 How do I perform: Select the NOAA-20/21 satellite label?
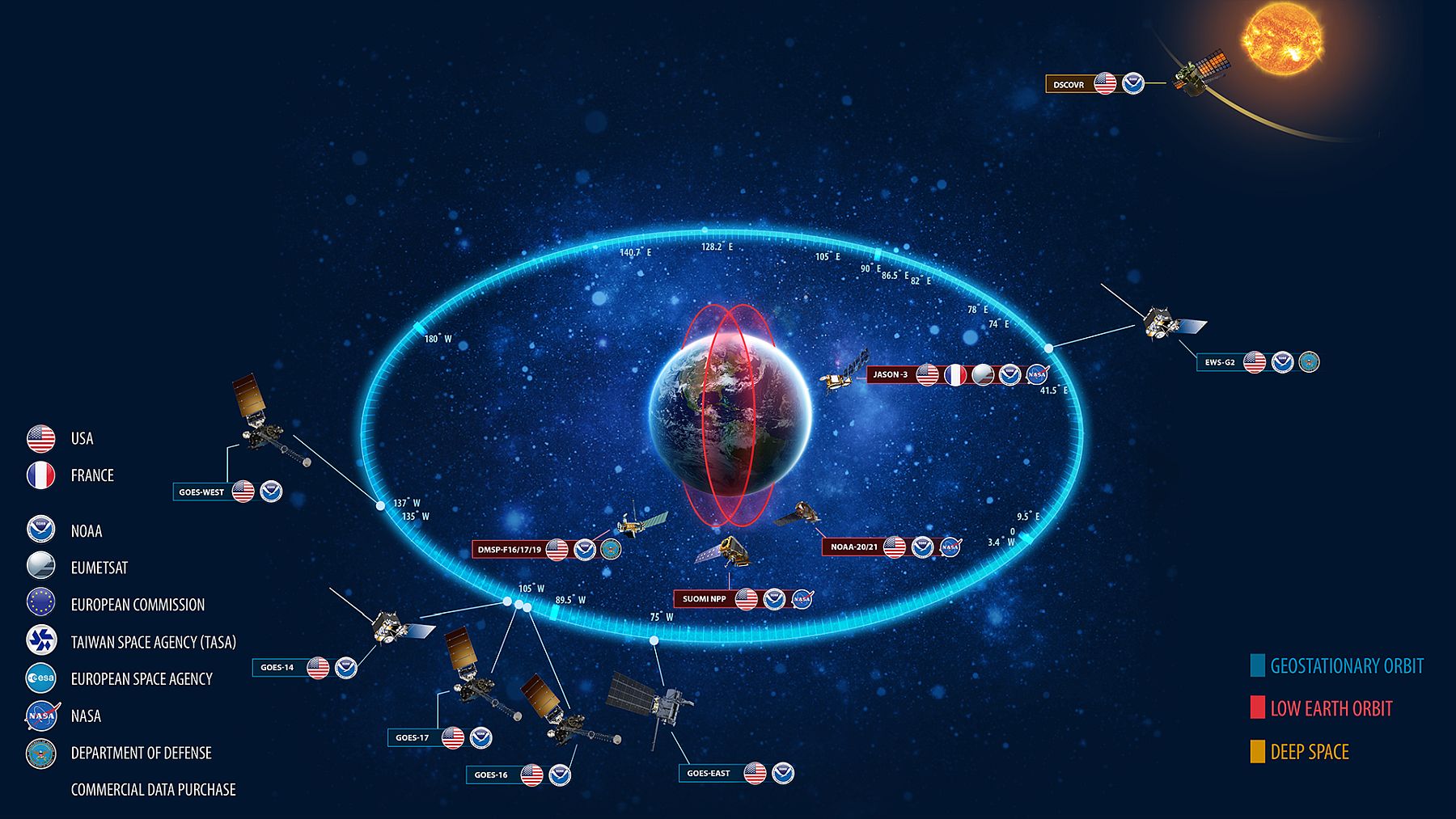[853, 547]
